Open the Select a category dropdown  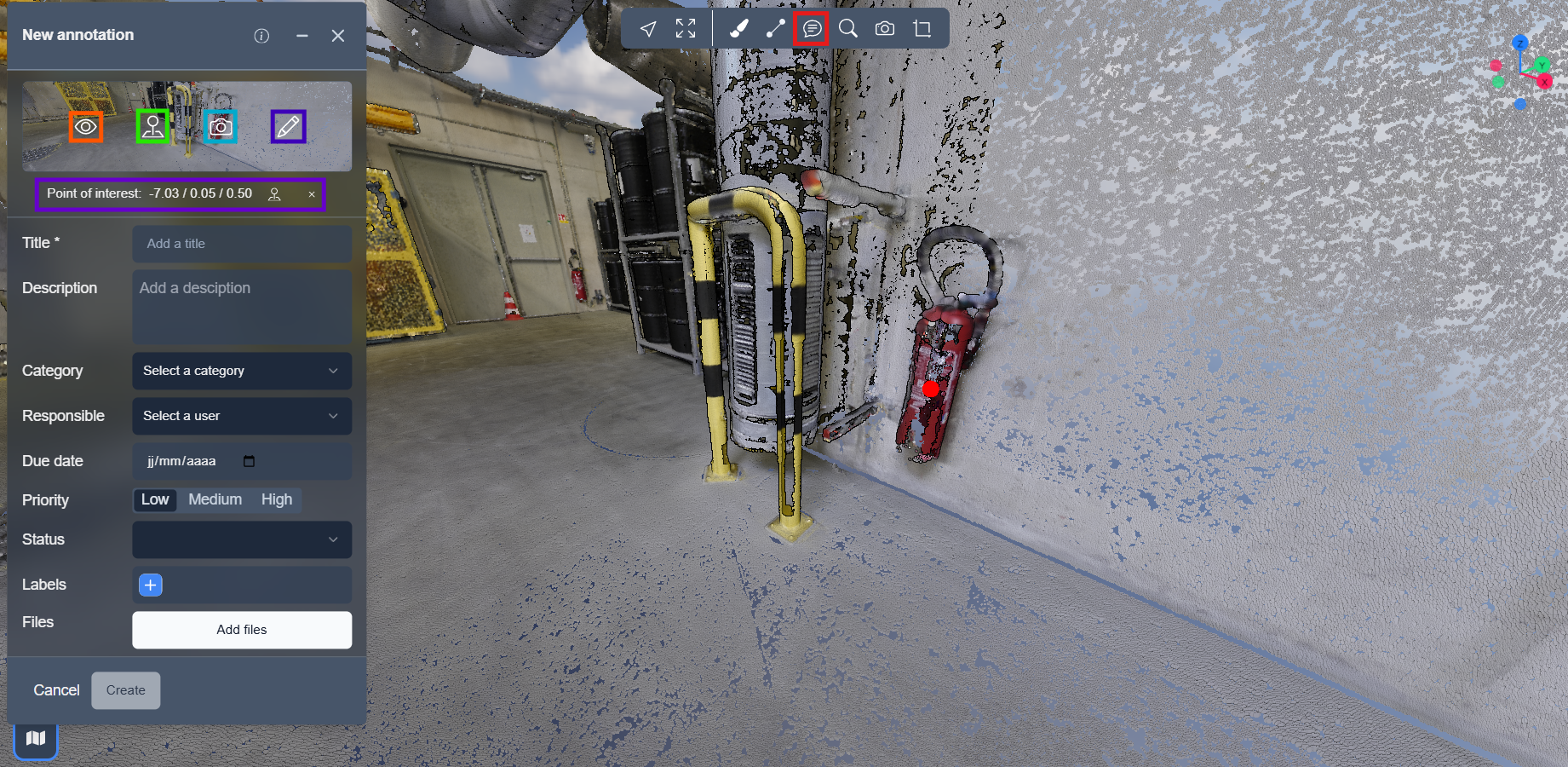click(242, 371)
